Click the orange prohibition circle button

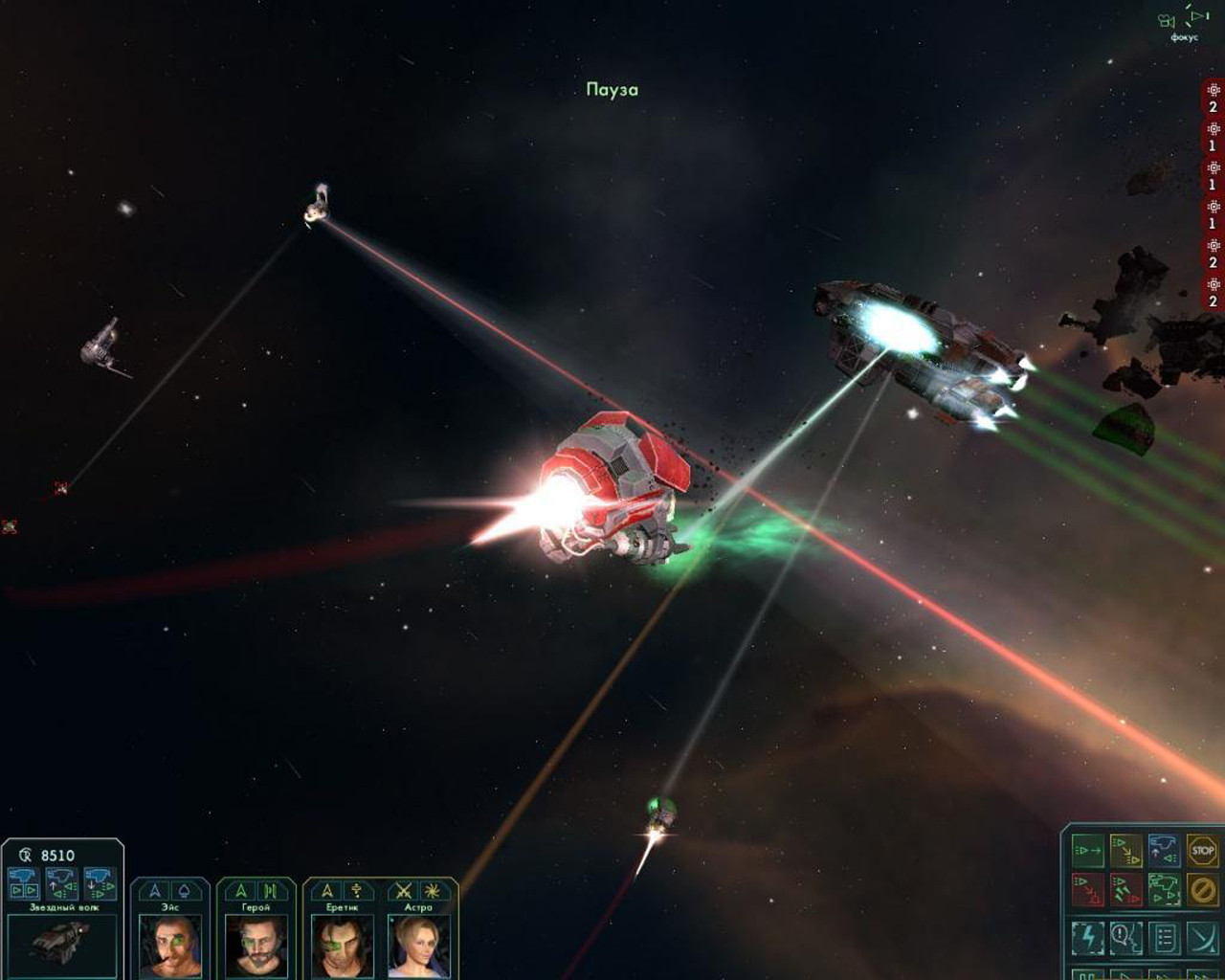click(x=1202, y=889)
